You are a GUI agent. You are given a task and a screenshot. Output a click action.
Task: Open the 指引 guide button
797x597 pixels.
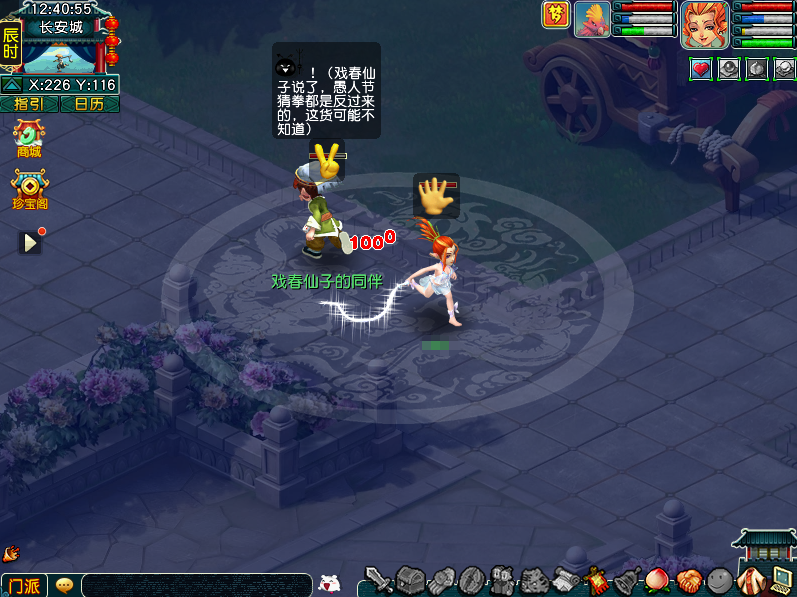pos(29,104)
